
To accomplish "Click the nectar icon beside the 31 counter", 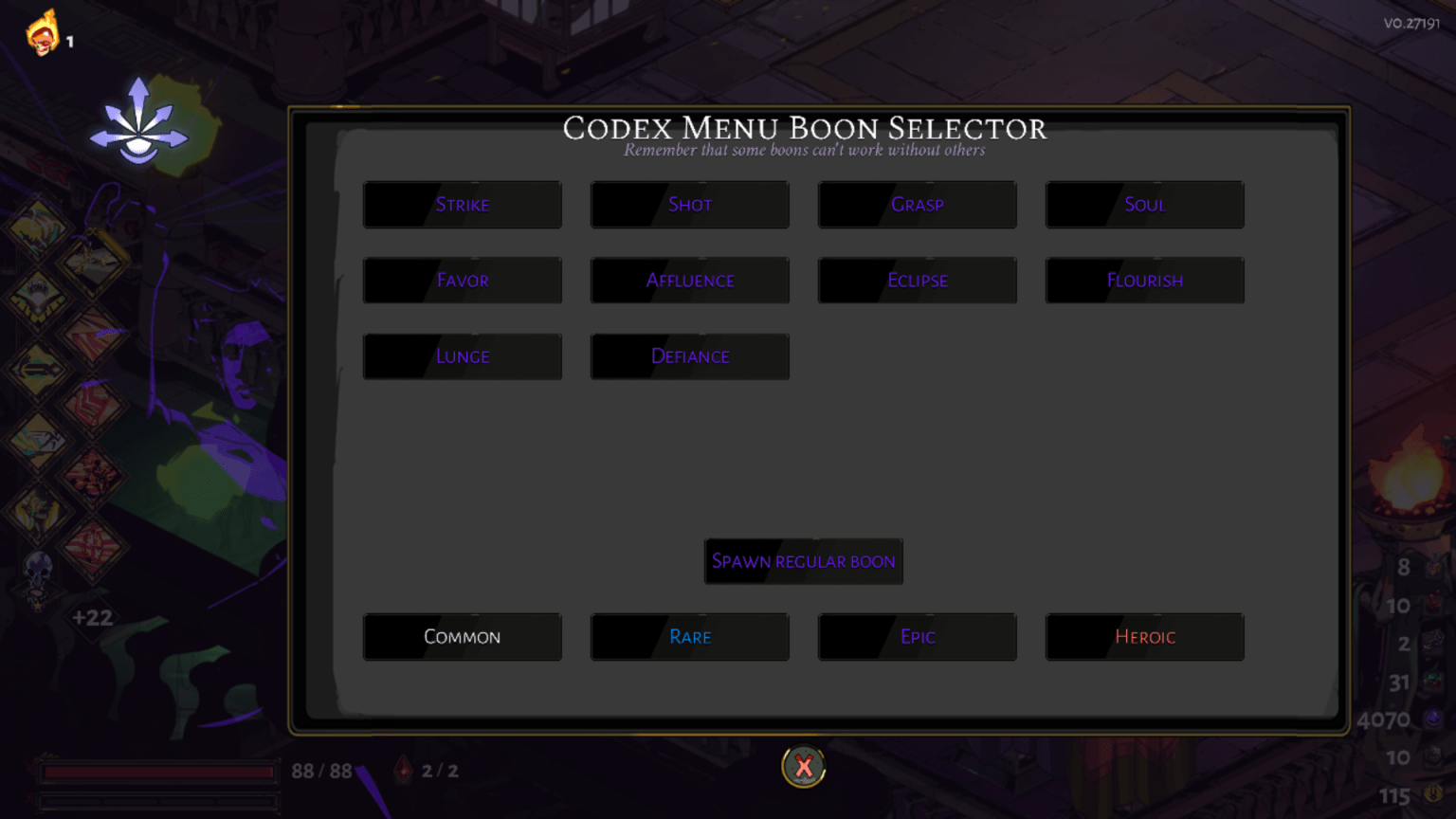I will (1433, 681).
